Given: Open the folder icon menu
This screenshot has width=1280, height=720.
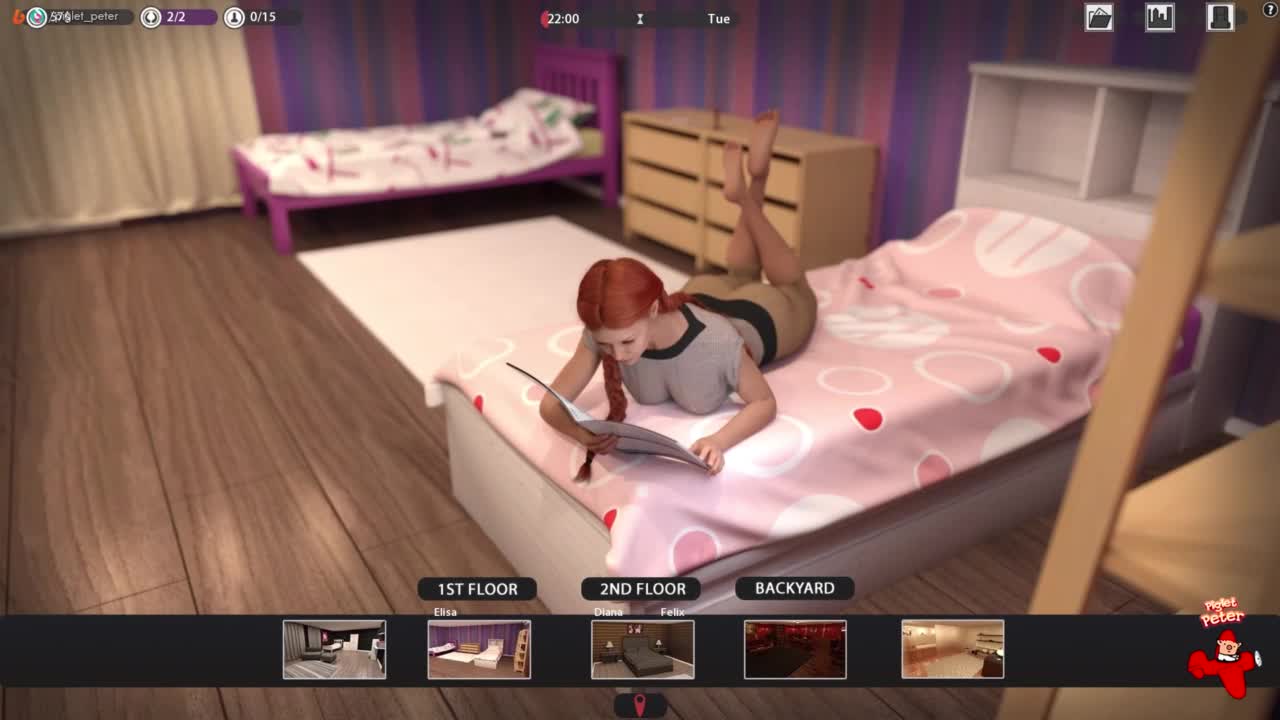Looking at the screenshot, I should coord(1099,18).
